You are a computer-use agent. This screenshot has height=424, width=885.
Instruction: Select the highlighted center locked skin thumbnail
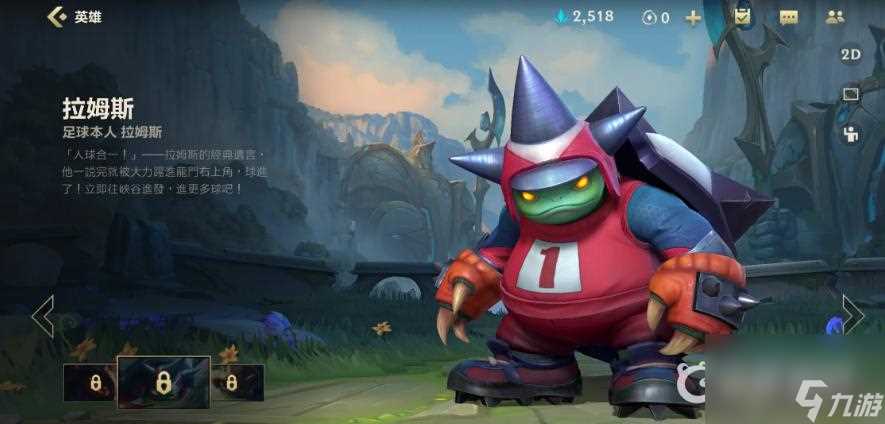(163, 382)
